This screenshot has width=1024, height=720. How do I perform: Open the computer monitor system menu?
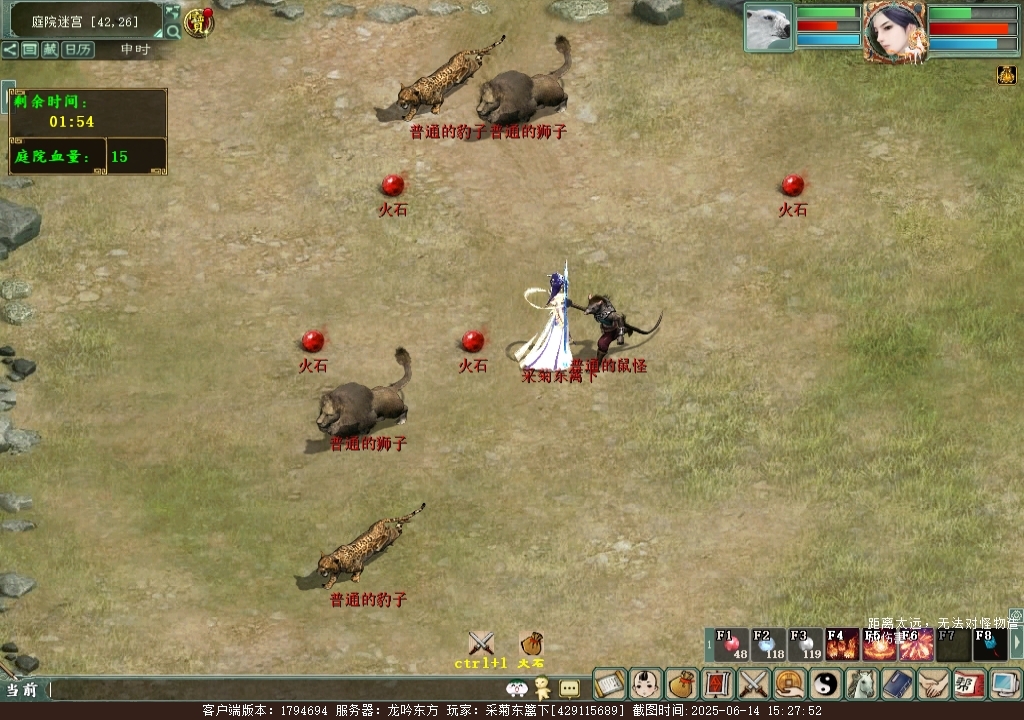click(1005, 684)
